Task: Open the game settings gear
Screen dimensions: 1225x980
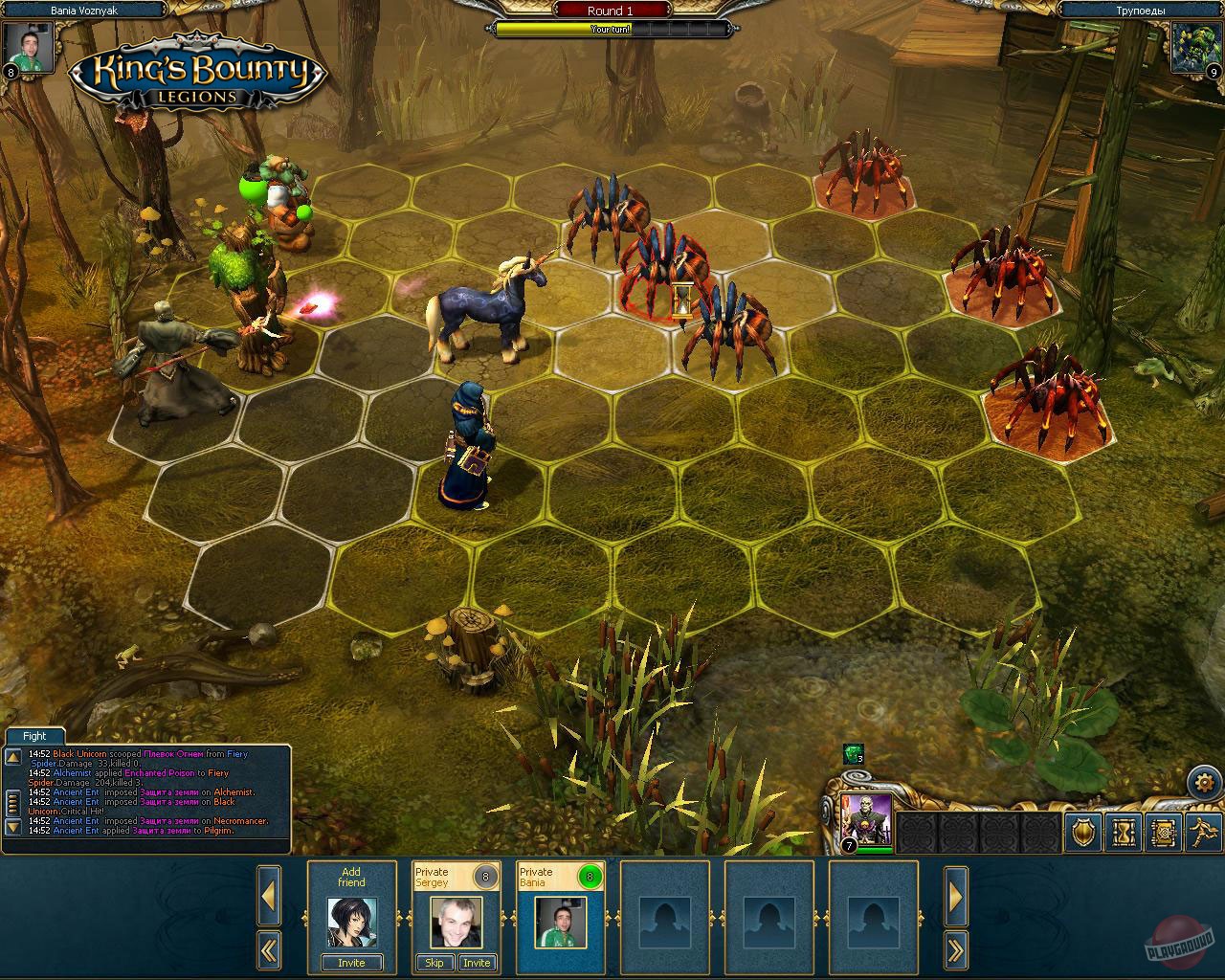Action: [1203, 782]
